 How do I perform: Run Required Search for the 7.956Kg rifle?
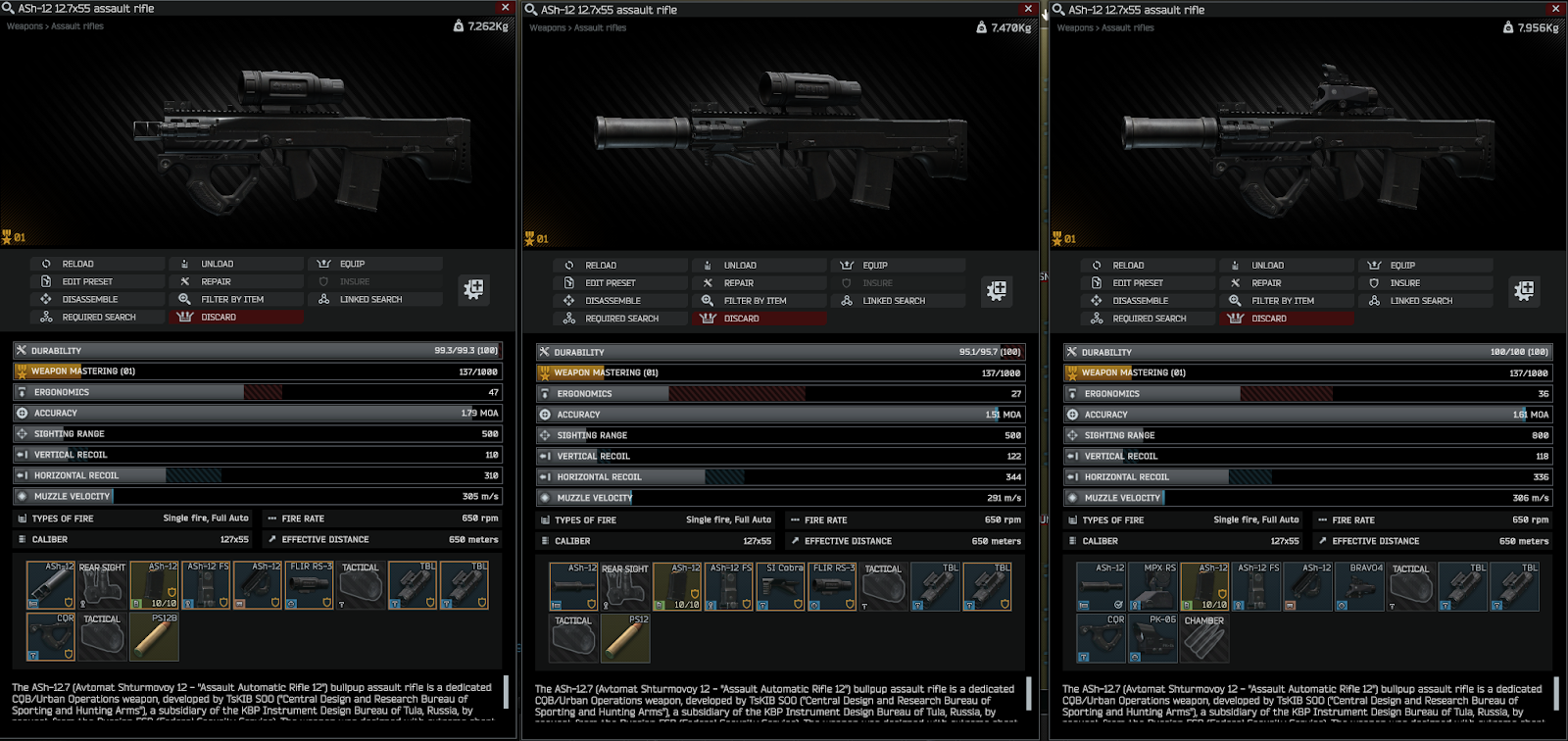(x=1149, y=319)
